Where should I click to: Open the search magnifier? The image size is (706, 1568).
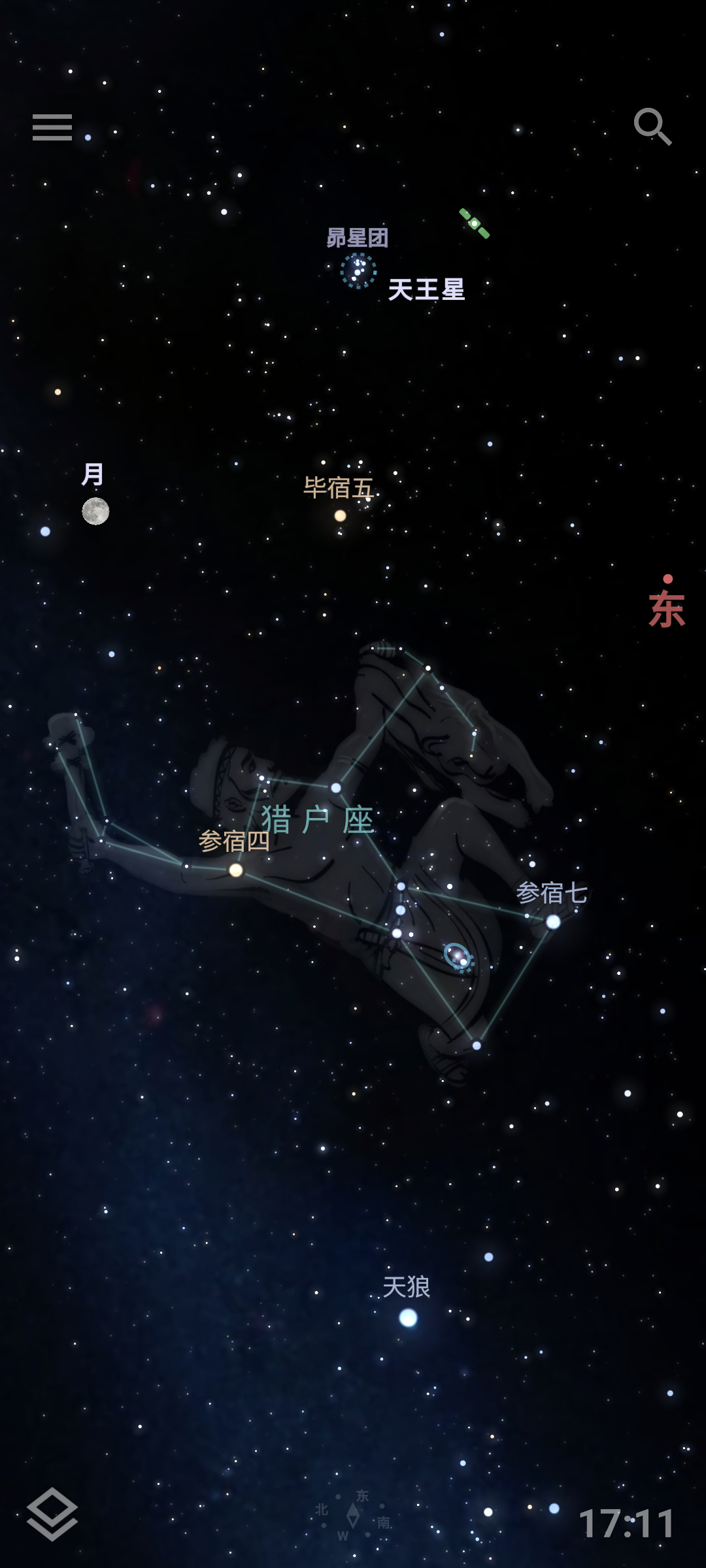pos(652,126)
